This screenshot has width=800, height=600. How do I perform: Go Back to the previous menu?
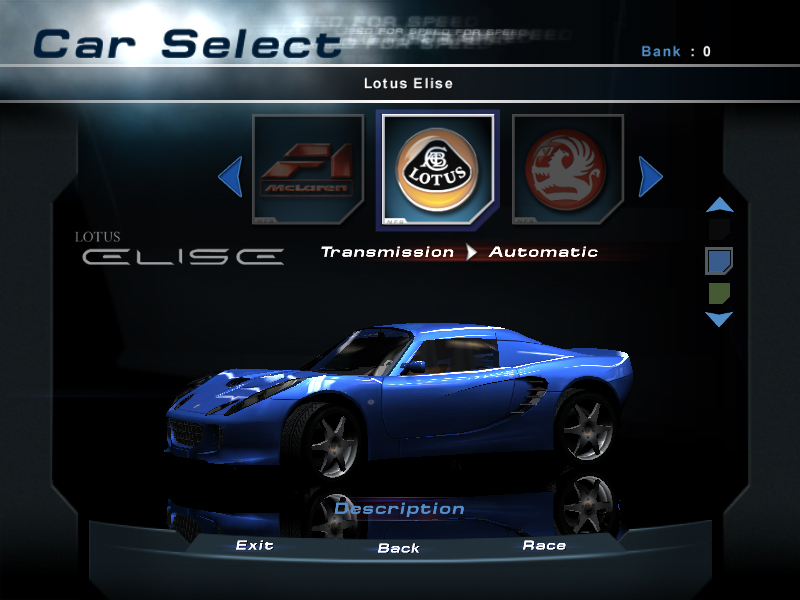(398, 548)
